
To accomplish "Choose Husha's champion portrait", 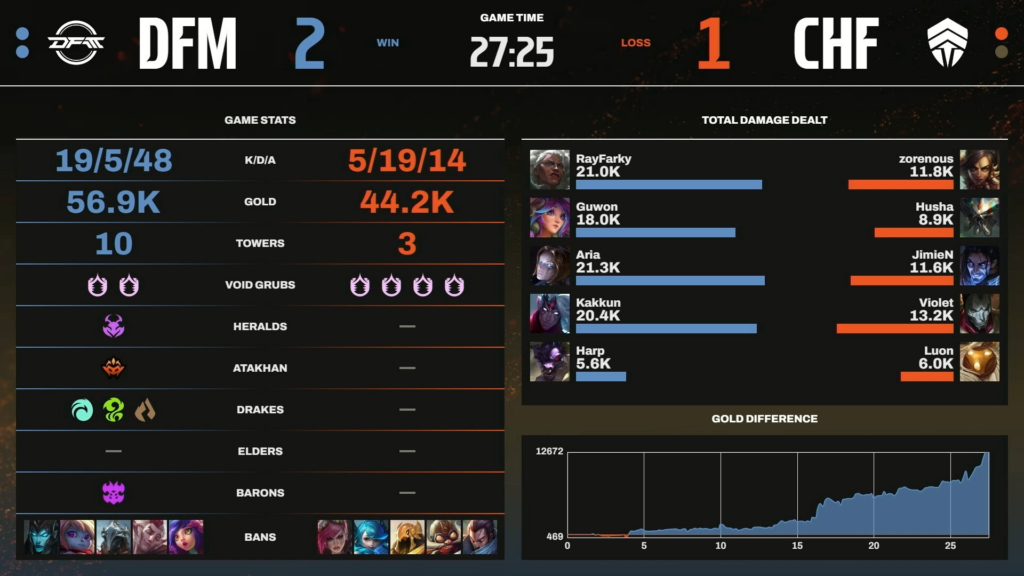I will (x=979, y=217).
